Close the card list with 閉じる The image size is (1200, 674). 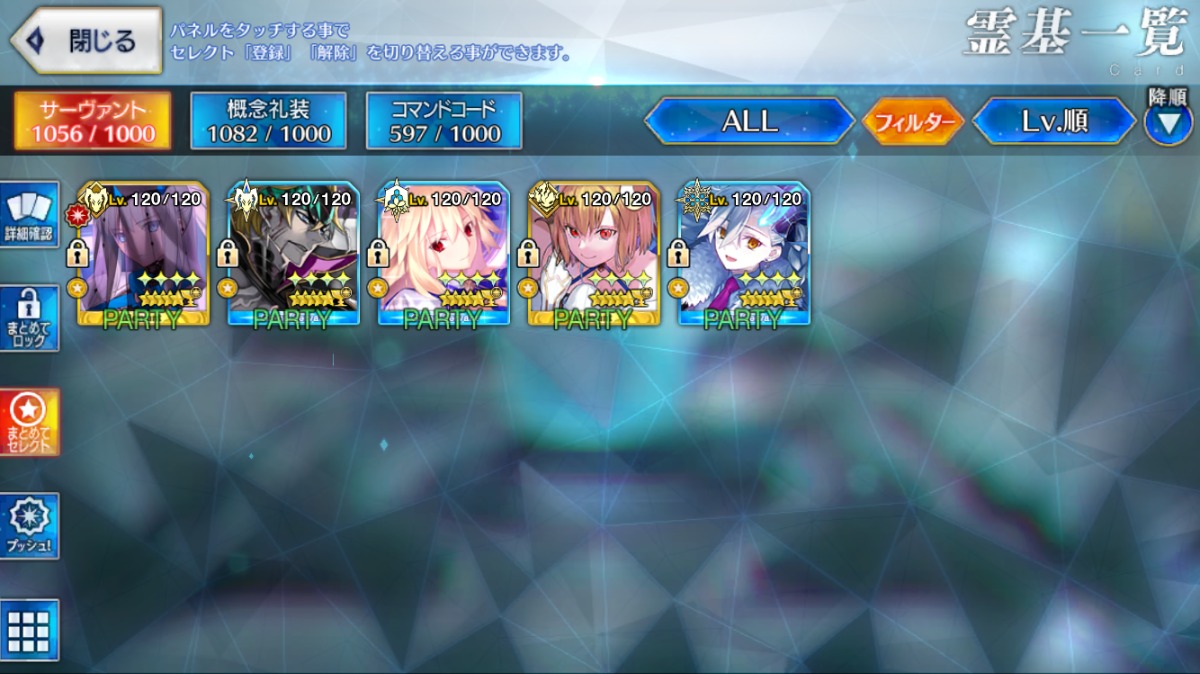[86, 41]
